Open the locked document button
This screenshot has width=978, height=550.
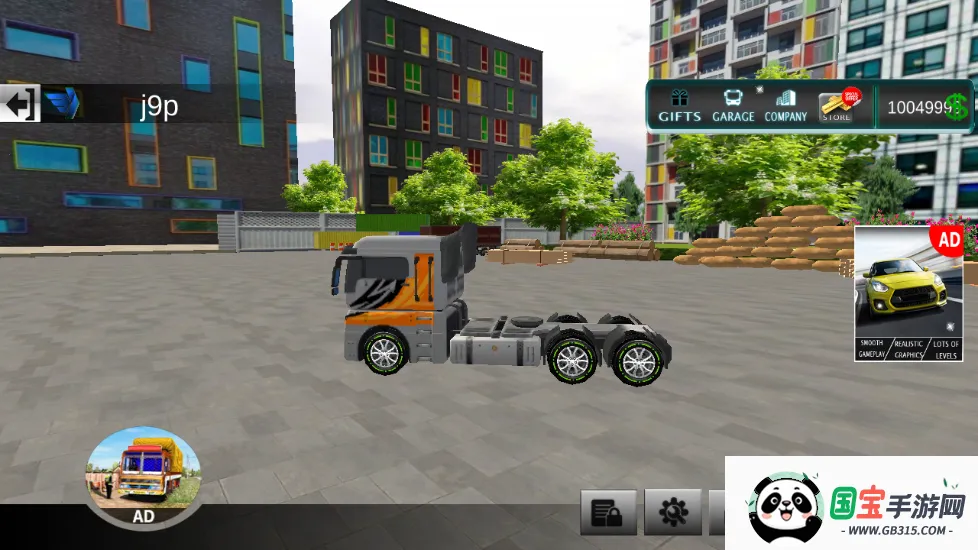pos(608,514)
